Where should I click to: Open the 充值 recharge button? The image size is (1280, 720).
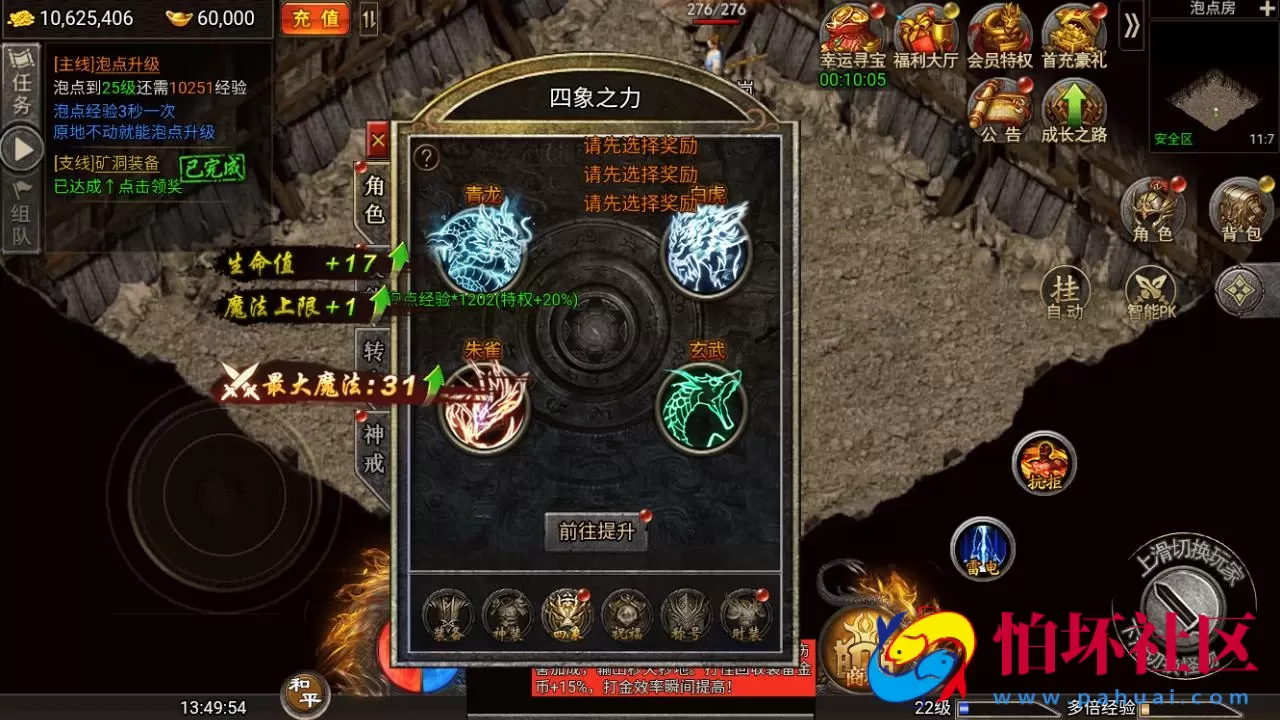[x=315, y=18]
